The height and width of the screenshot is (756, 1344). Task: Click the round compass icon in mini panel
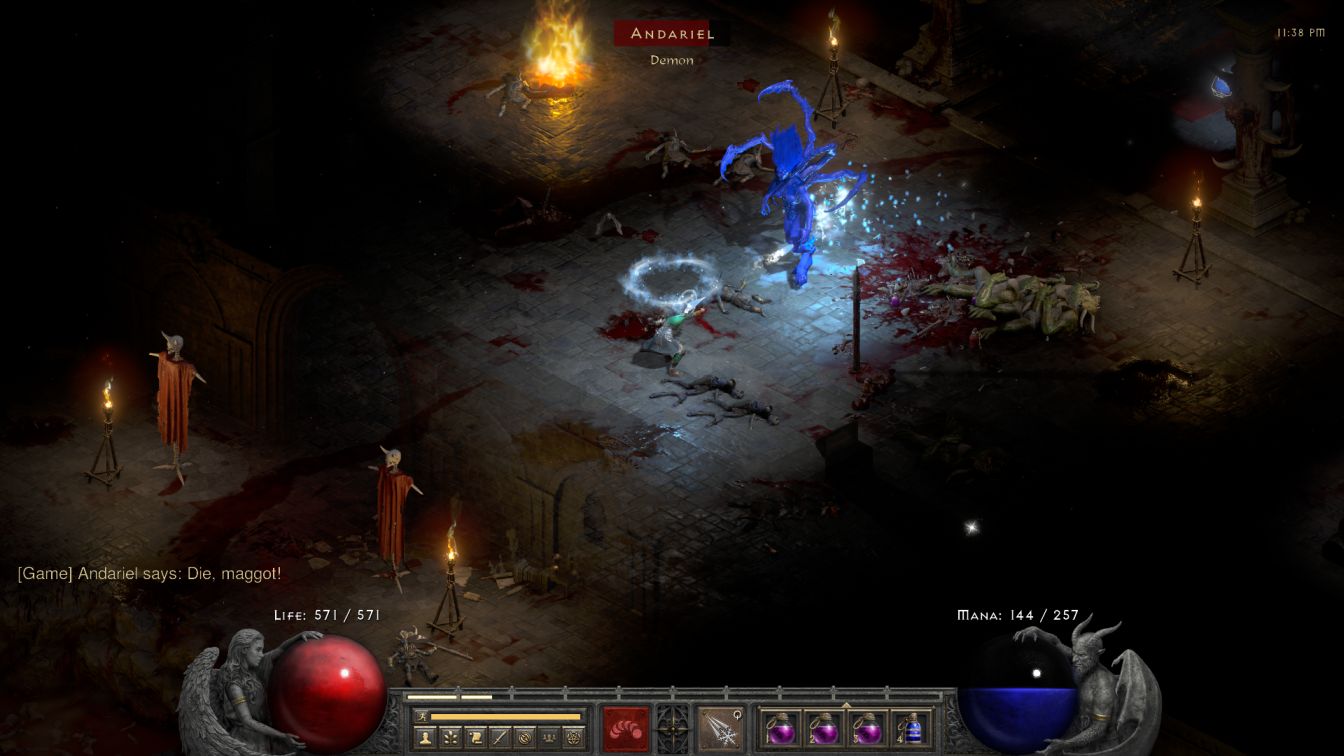(525, 738)
